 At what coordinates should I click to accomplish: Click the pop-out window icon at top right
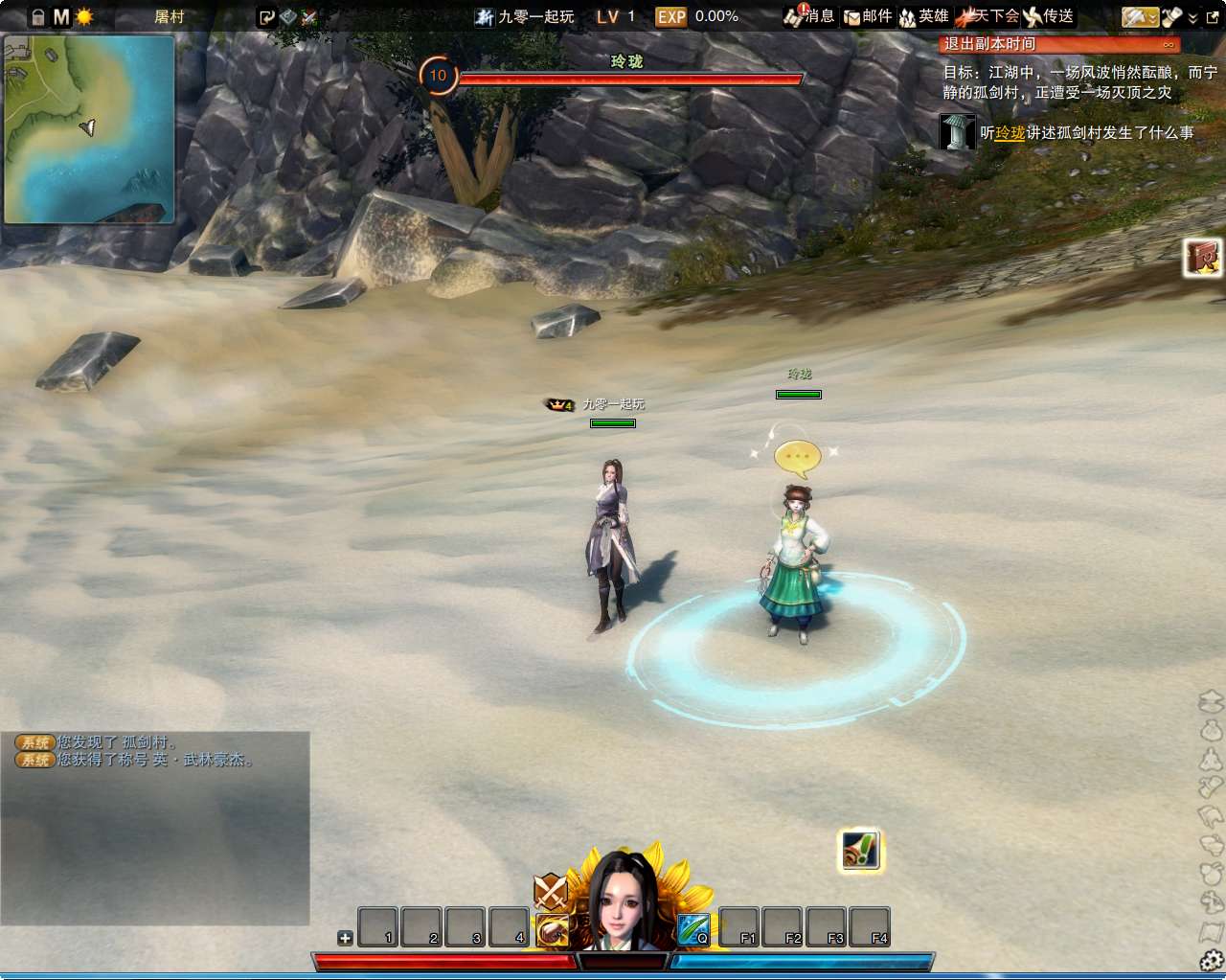[x=1213, y=17]
